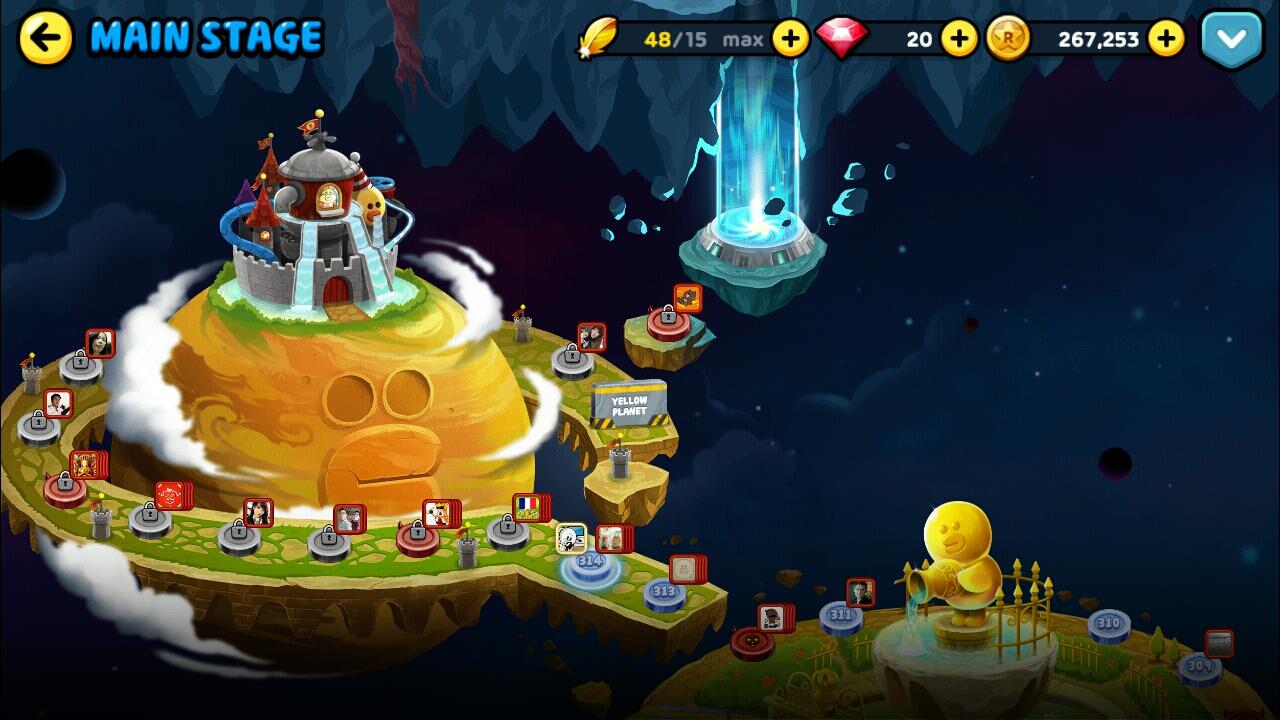Open the Yellow Planet signboard
The width and height of the screenshot is (1280, 720).
(x=629, y=404)
